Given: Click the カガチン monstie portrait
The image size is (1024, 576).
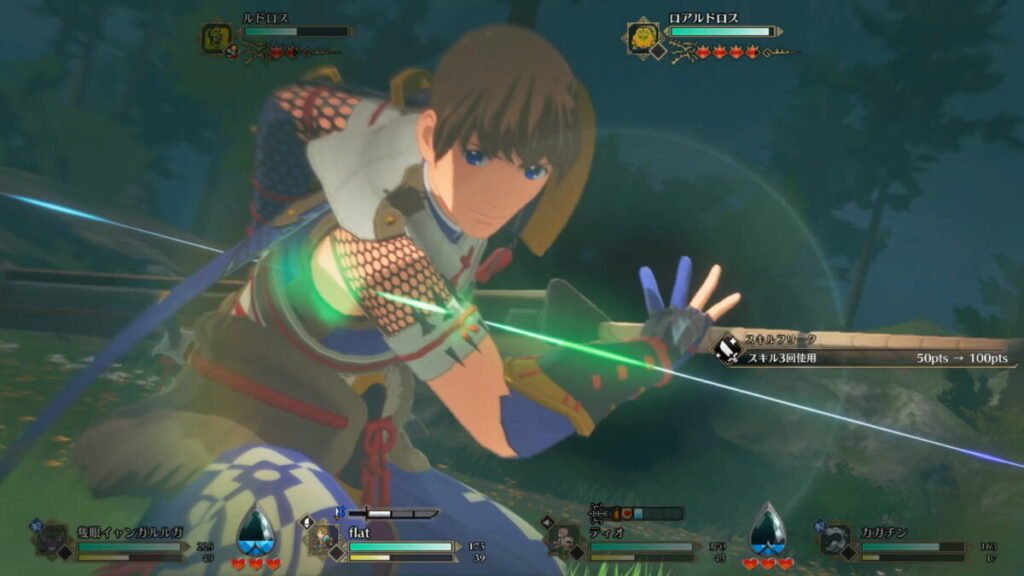Looking at the screenshot, I should pyautogui.click(x=836, y=540).
